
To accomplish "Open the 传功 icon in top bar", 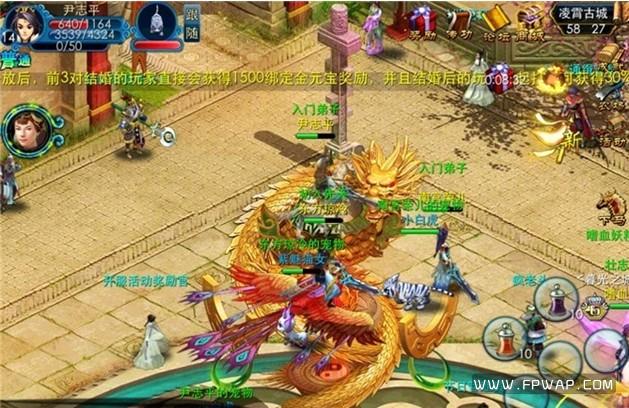I will (458, 22).
